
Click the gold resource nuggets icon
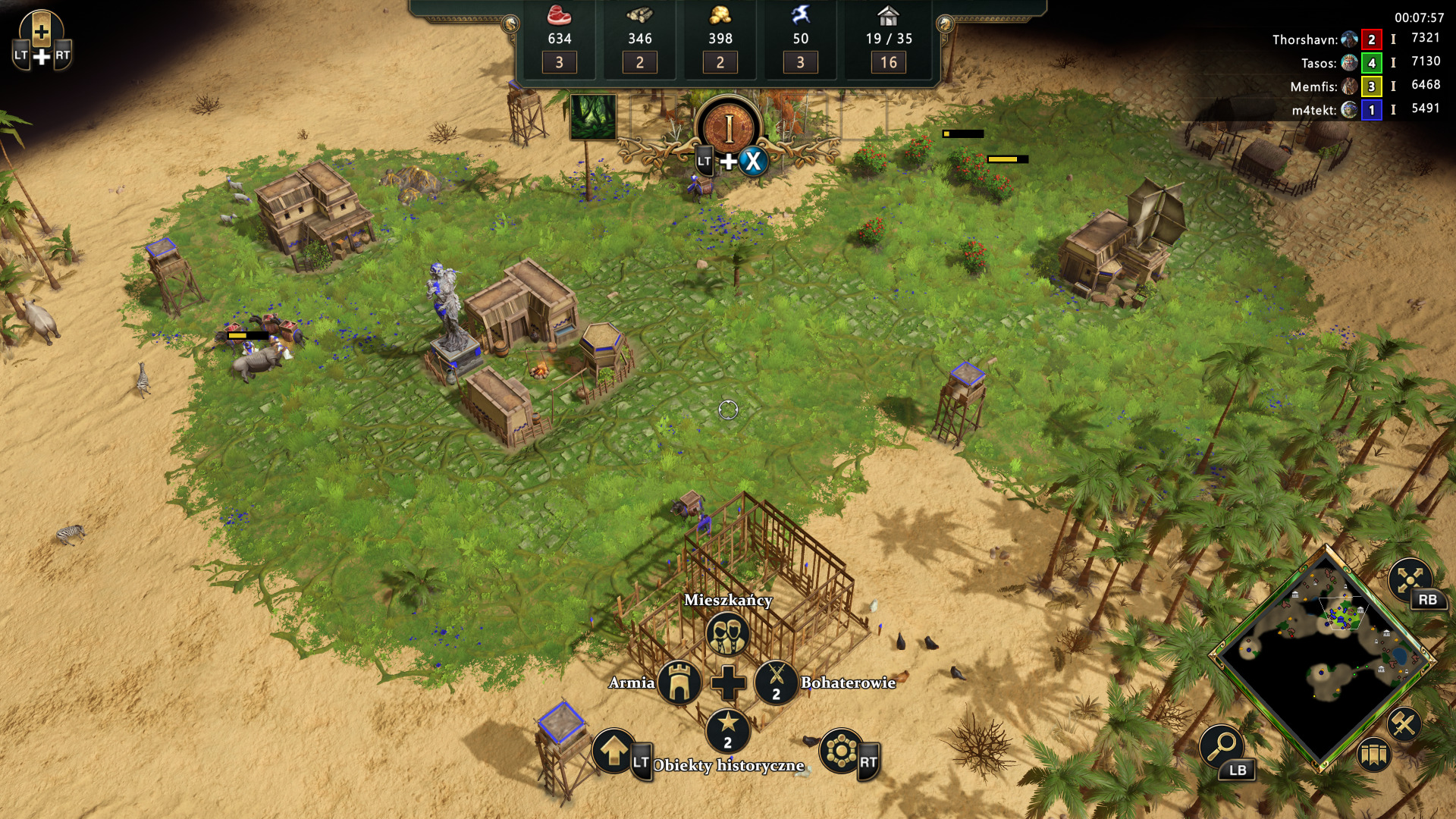coord(720,15)
